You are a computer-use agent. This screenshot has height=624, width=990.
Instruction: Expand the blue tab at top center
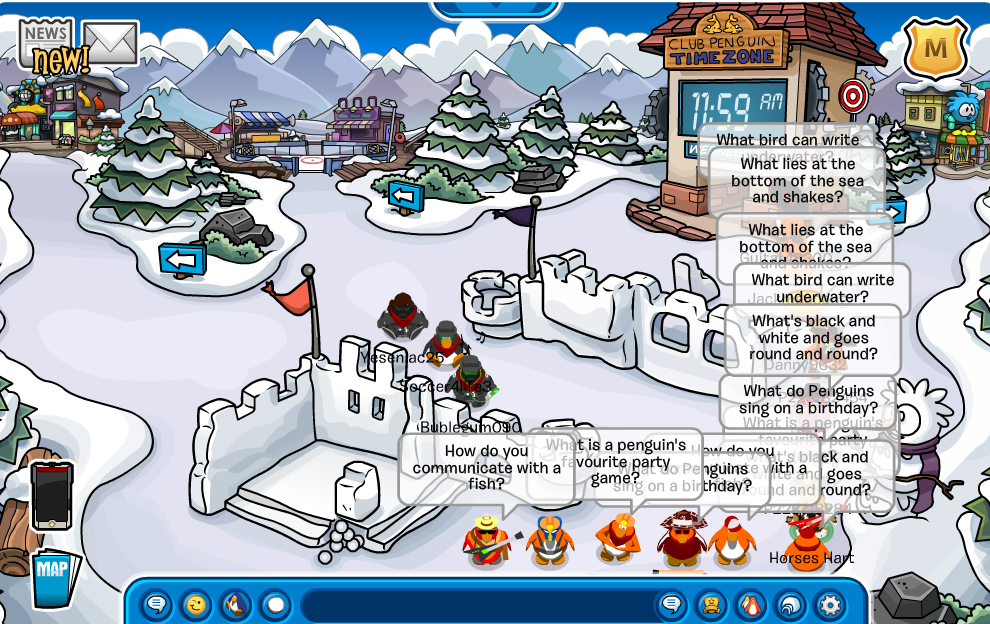point(495,9)
